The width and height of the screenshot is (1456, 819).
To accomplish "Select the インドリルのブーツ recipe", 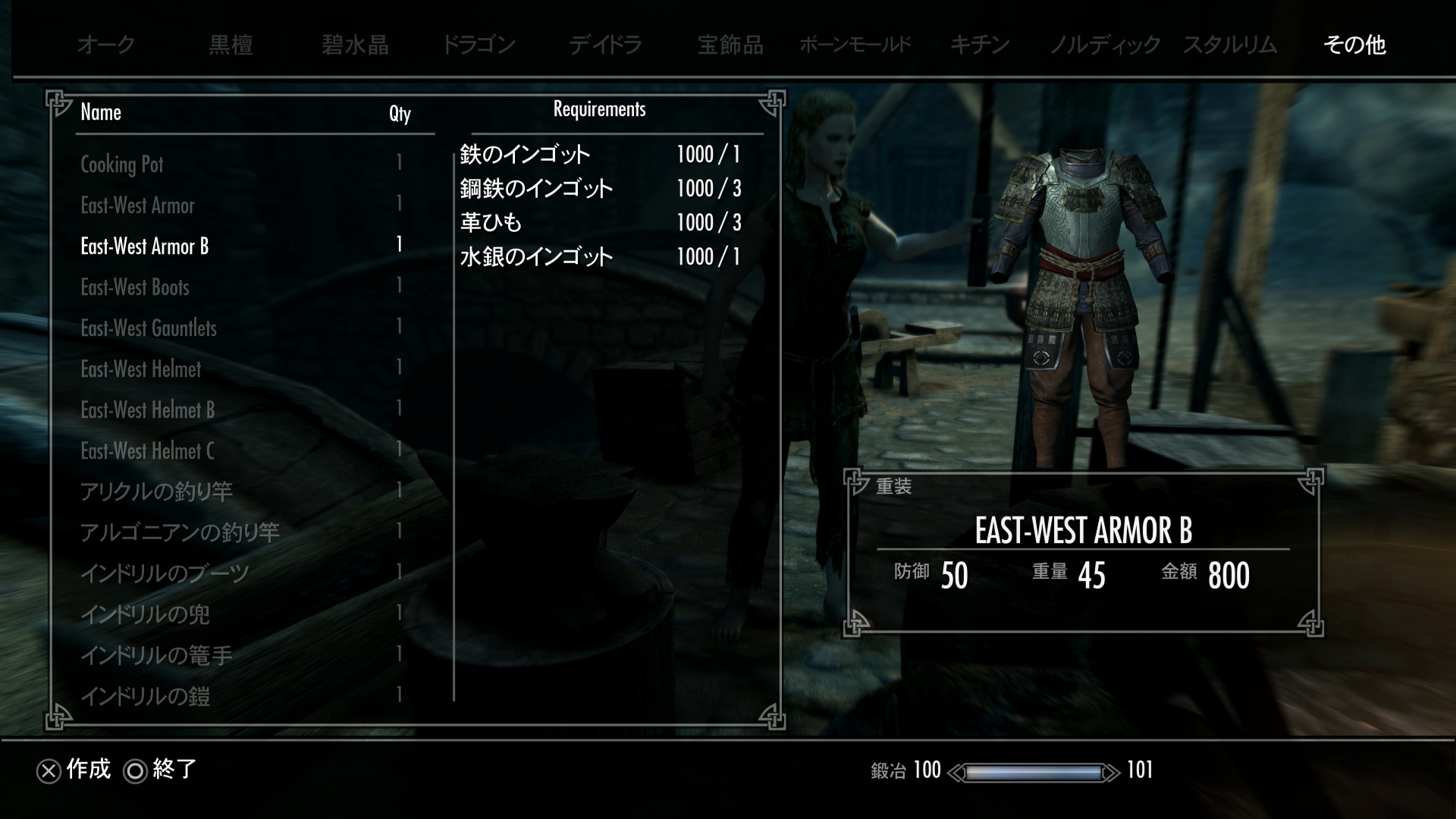I will (165, 574).
